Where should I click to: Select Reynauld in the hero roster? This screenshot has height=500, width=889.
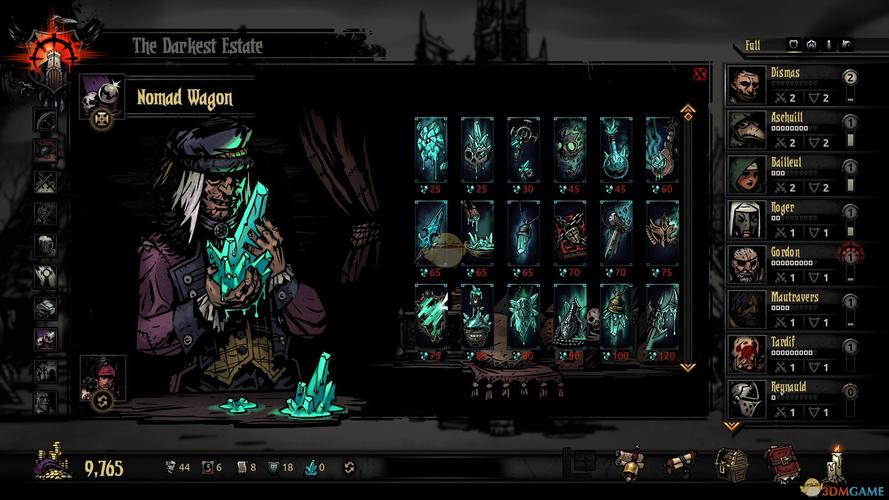pyautogui.click(x=790, y=398)
